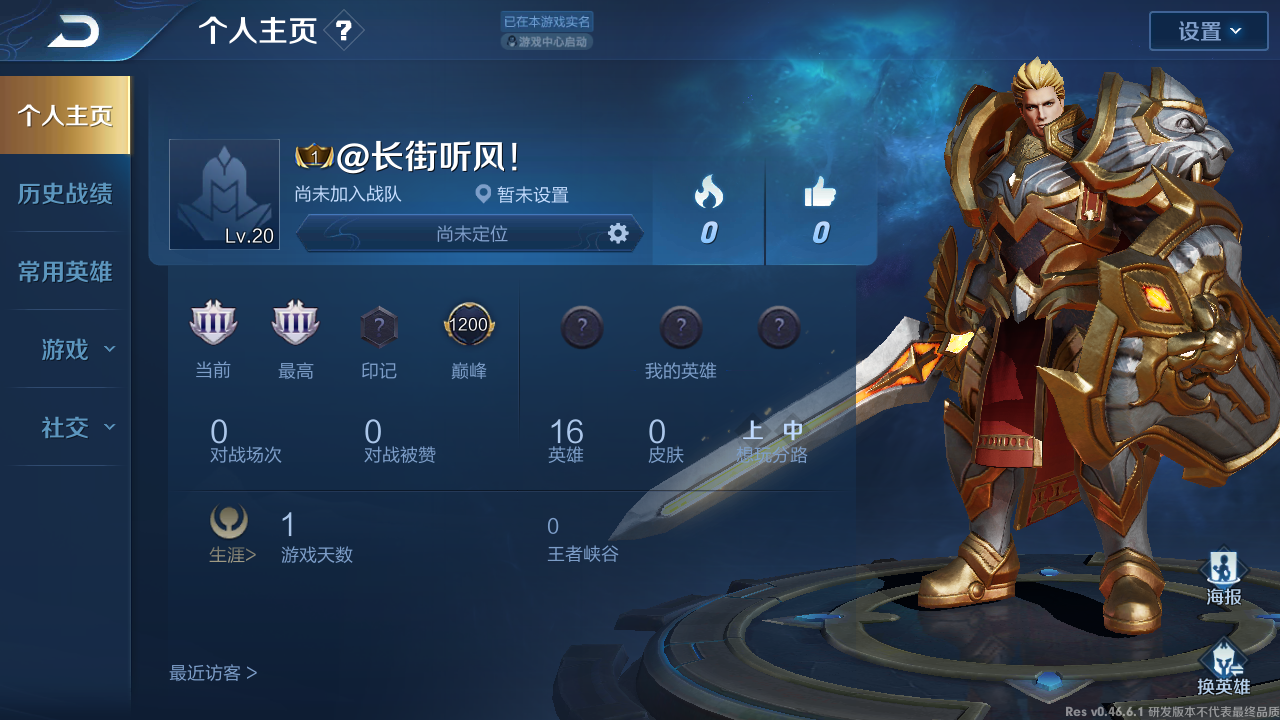Click the 最高 highest rank badge

[295, 322]
